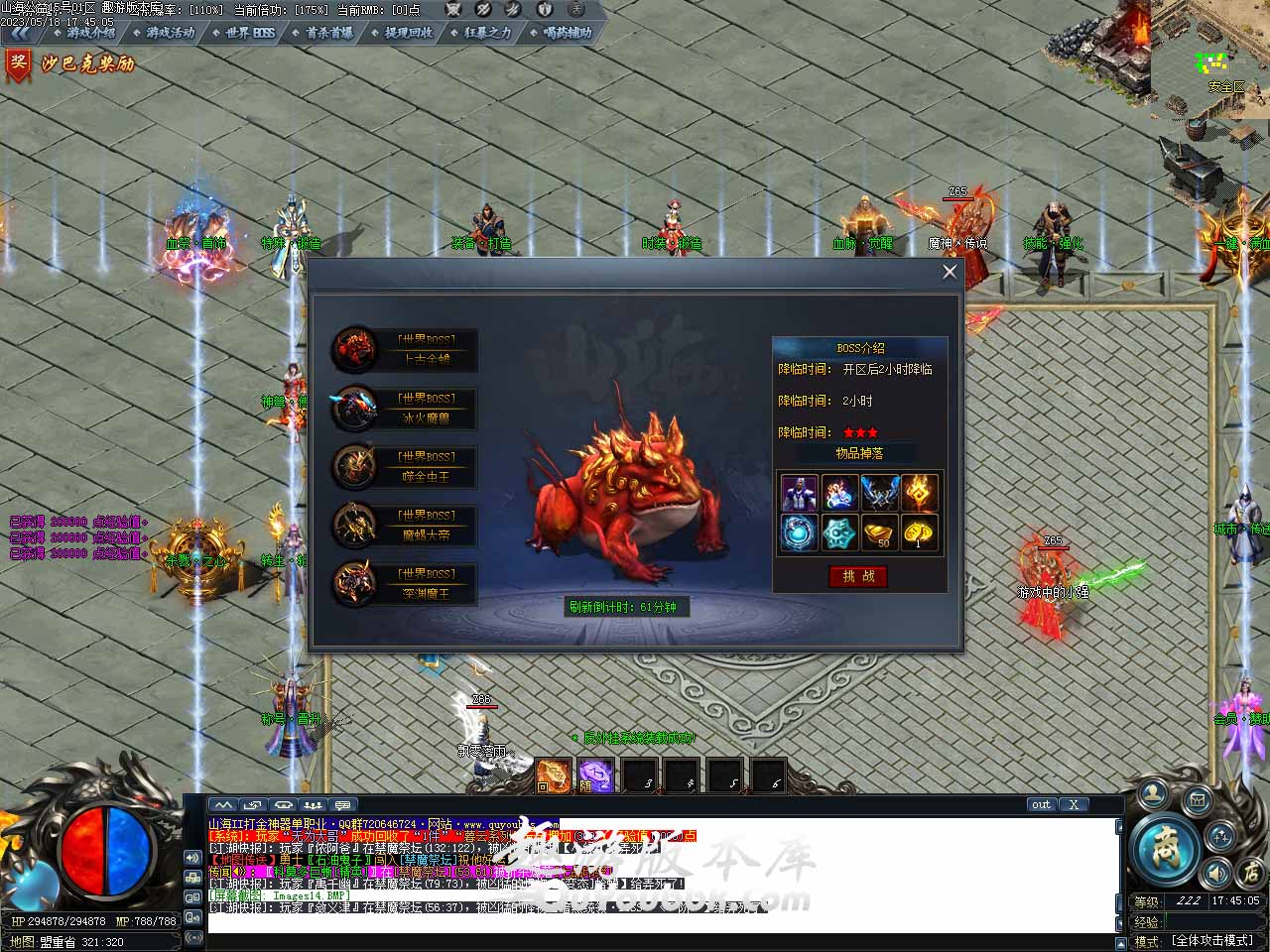Open the round 商 shop button
Image resolution: width=1270 pixels, height=952 pixels.
tap(1163, 848)
